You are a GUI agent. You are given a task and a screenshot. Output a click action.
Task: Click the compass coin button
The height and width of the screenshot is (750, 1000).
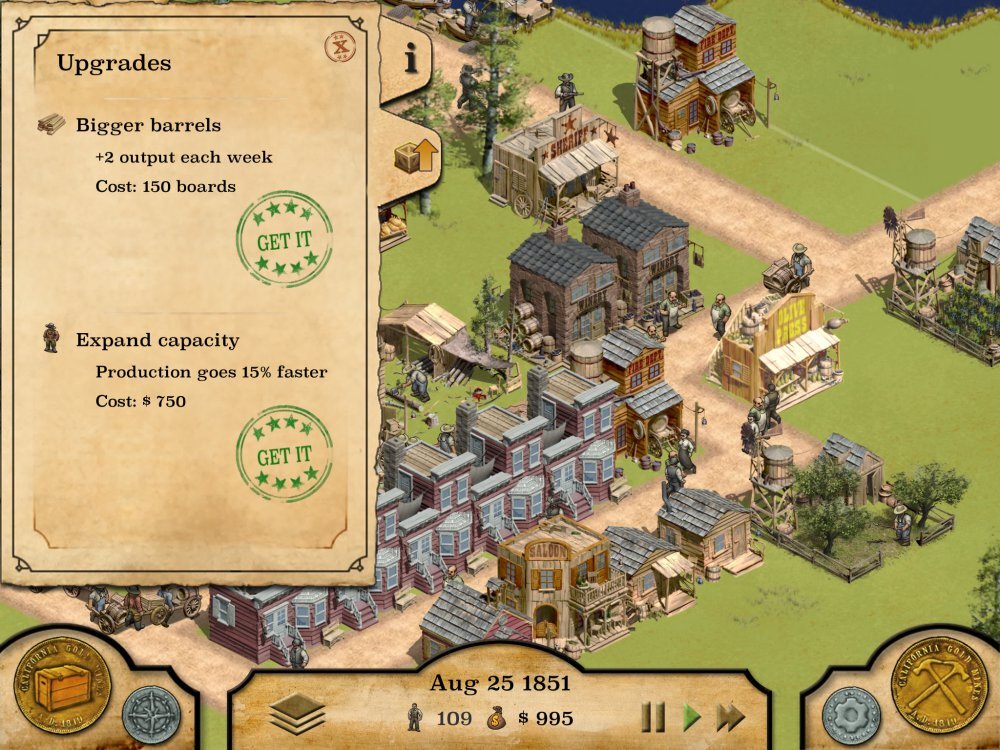coord(152,714)
